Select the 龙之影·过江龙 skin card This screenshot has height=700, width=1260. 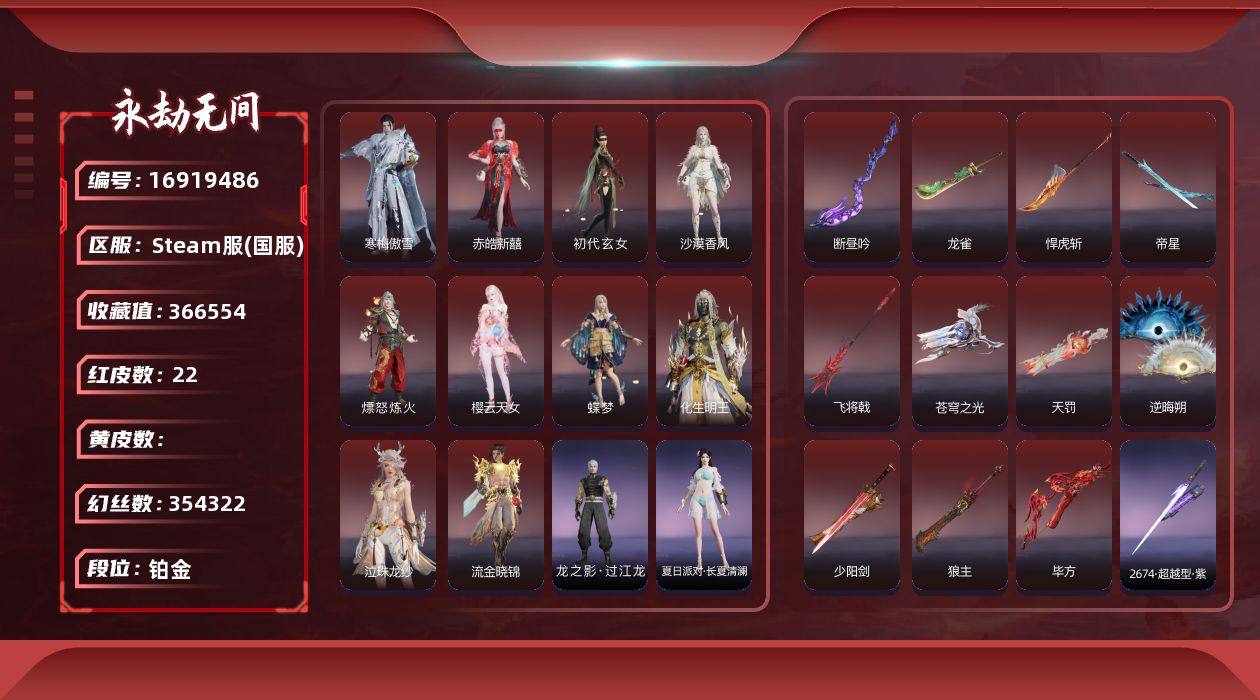coord(600,515)
